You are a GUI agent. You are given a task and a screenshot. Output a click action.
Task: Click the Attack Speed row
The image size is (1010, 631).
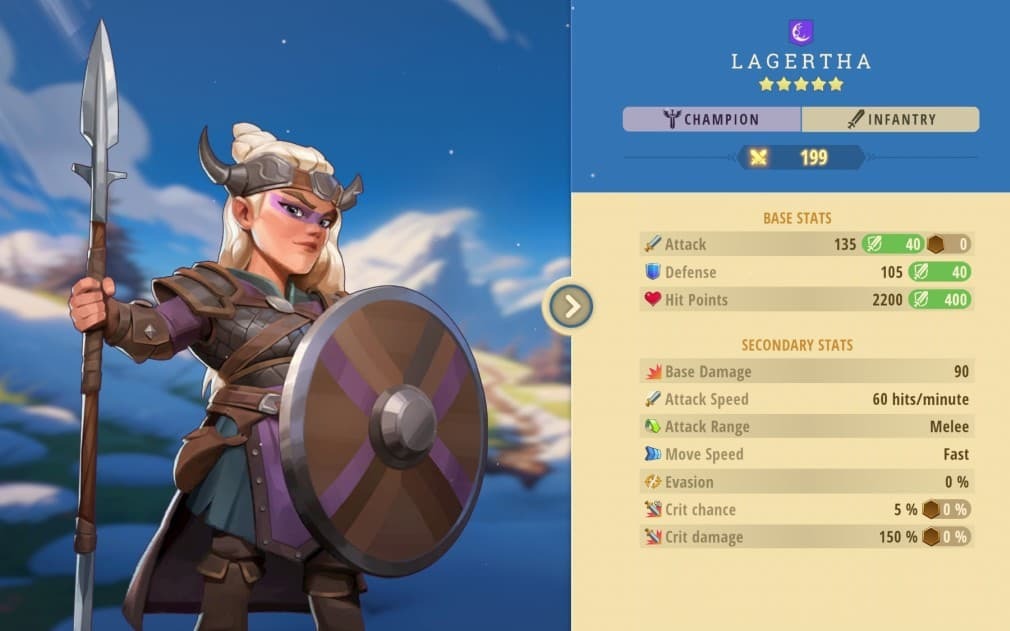click(x=805, y=399)
